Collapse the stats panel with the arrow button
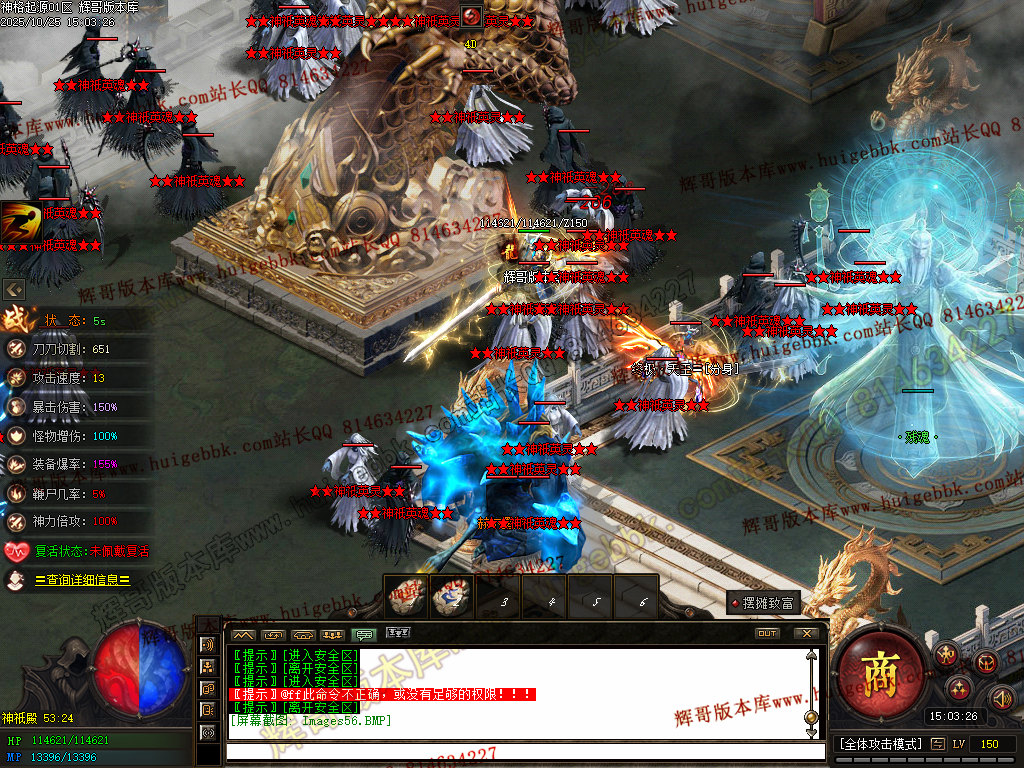Screen dimensions: 1024x768 click(13, 289)
